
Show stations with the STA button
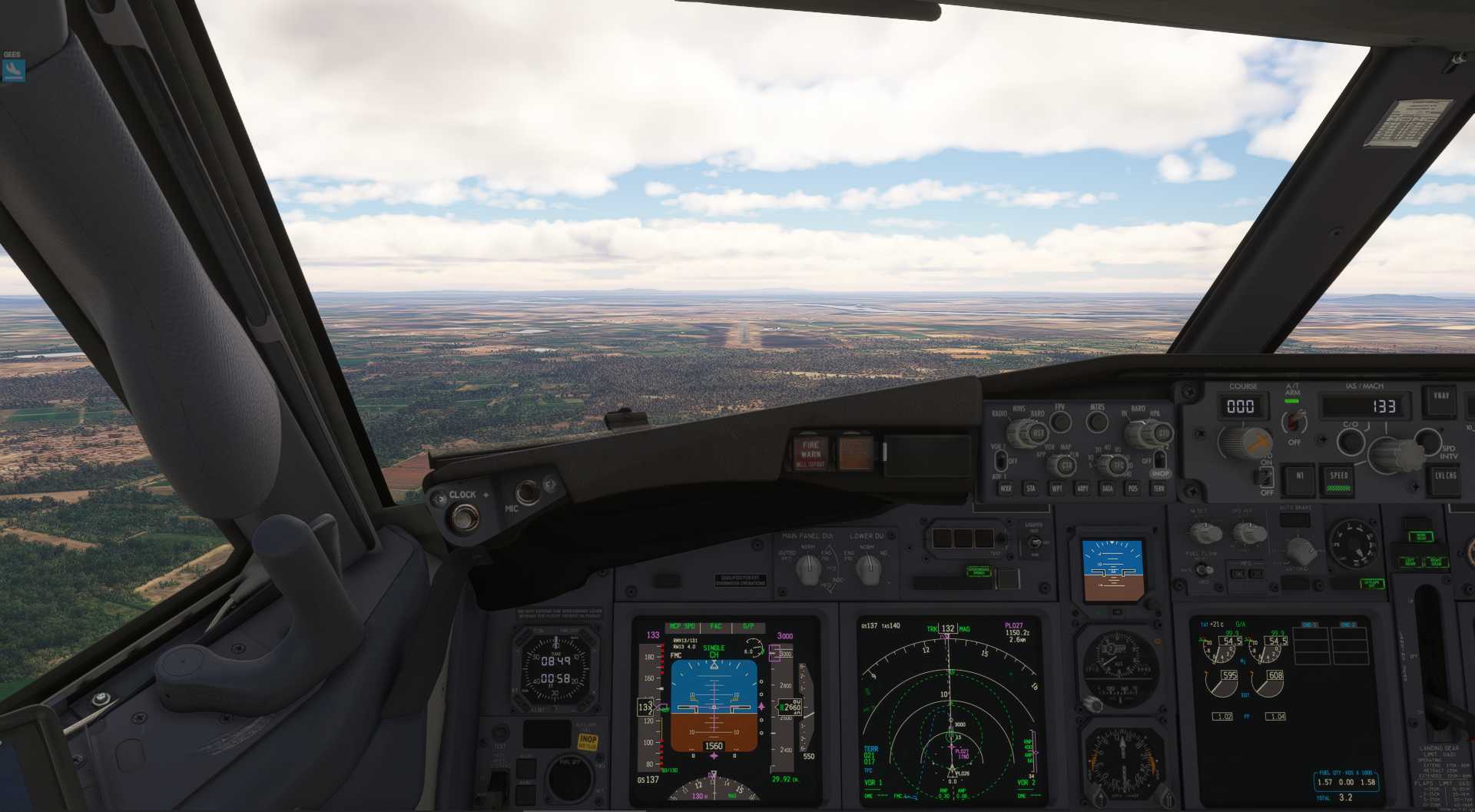[1031, 488]
